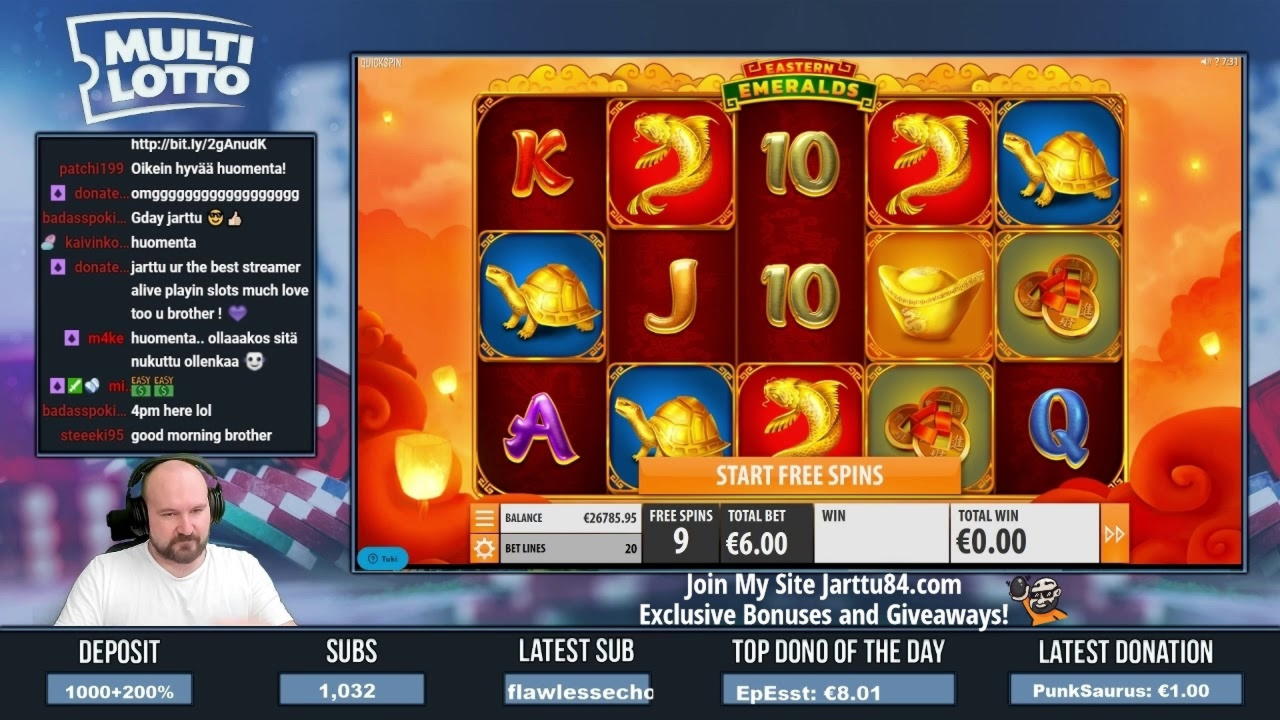The width and height of the screenshot is (1280, 720).
Task: Mute the slot game speaker
Action: point(1201,61)
